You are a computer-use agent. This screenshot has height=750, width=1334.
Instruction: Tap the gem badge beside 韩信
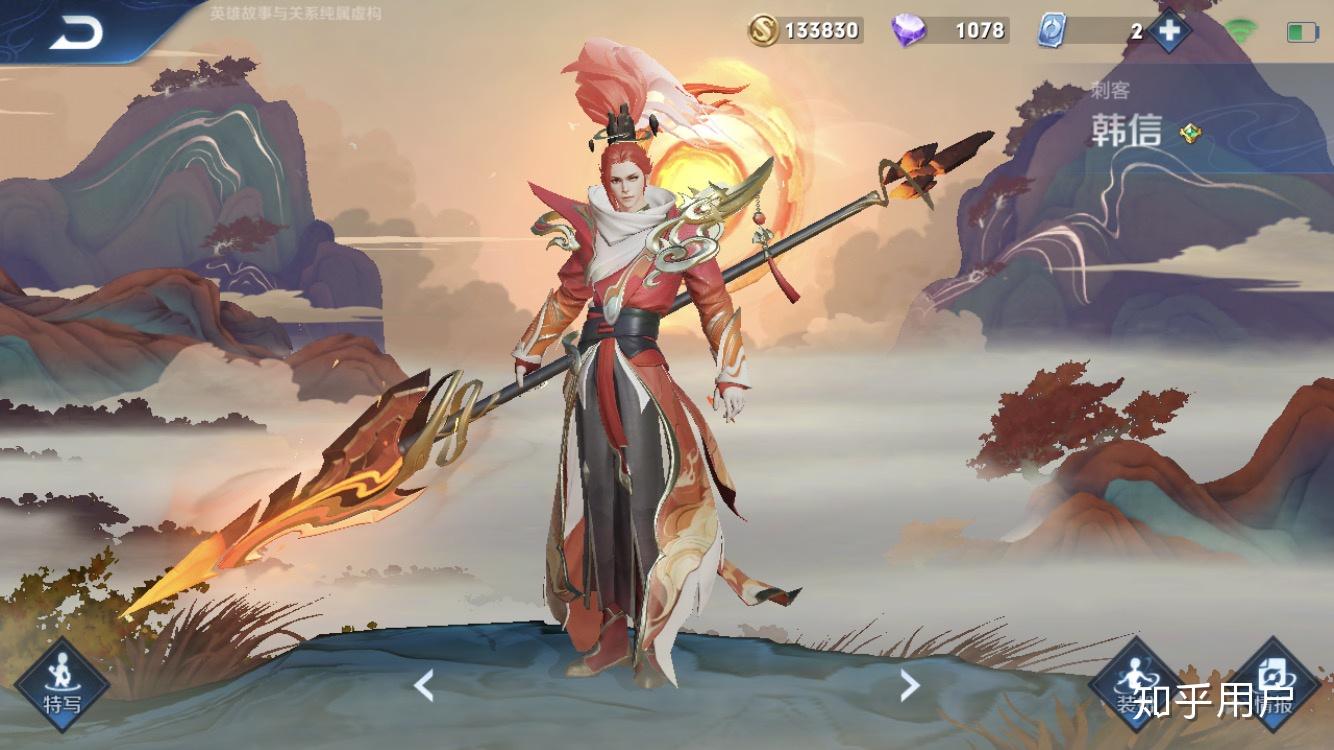(1190, 132)
